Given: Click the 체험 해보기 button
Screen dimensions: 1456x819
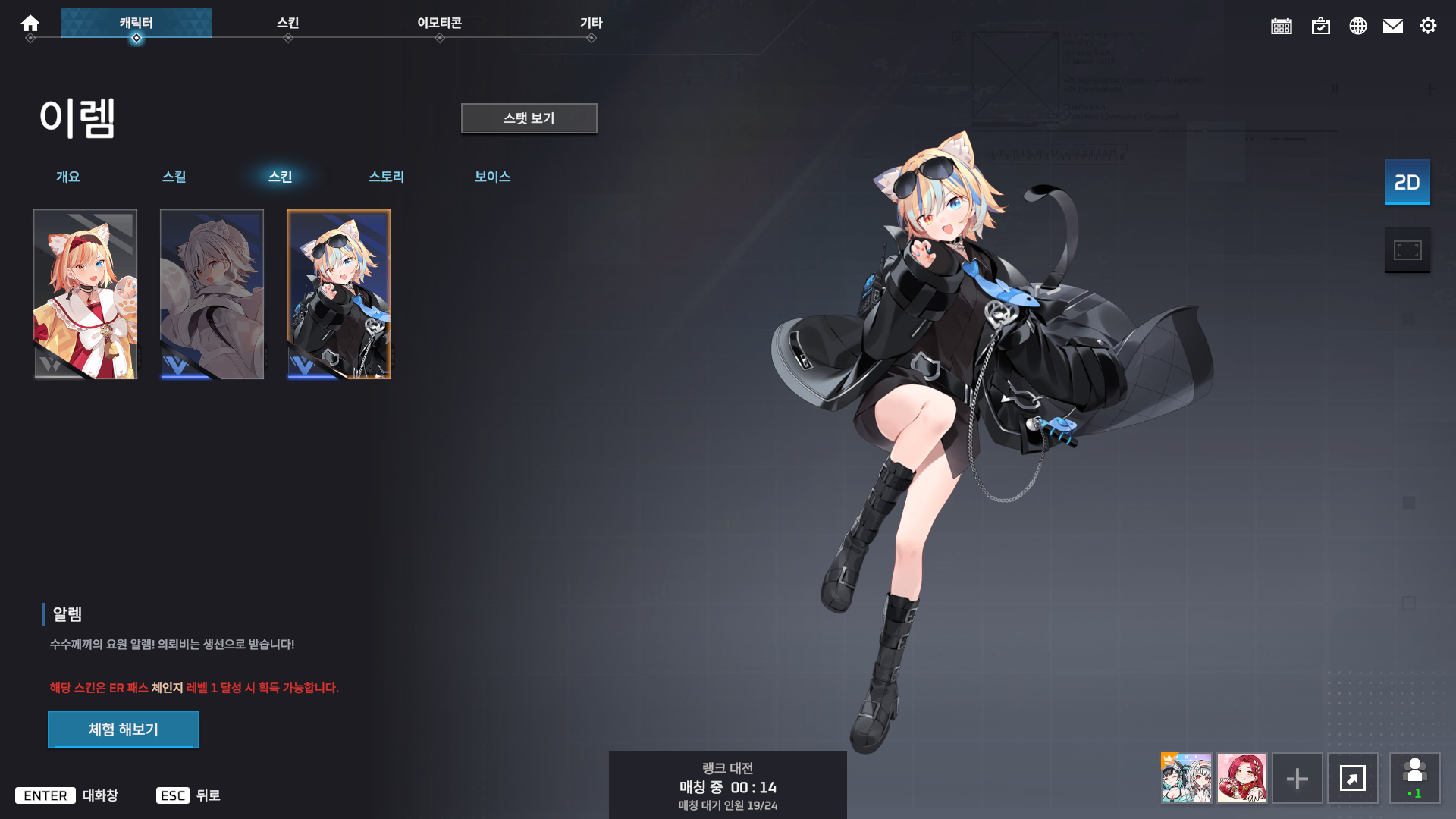Looking at the screenshot, I should point(123,729).
